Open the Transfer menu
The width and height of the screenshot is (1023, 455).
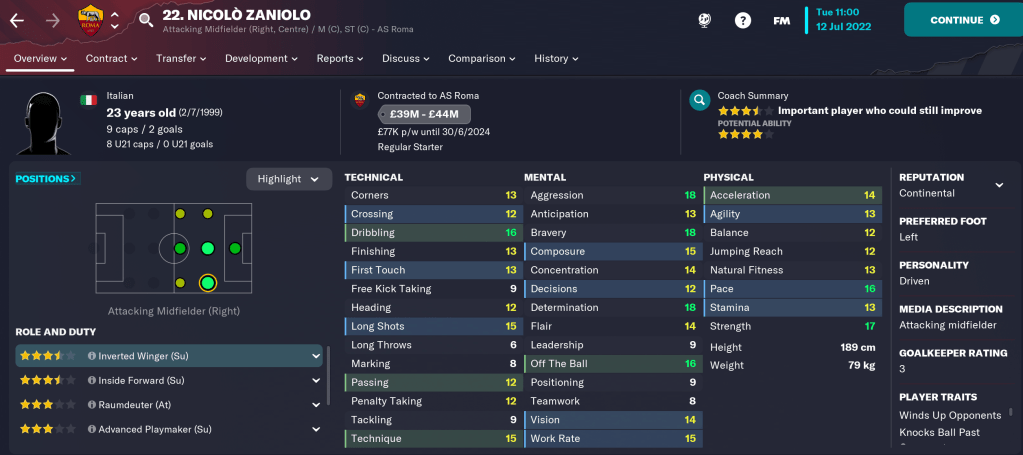[181, 59]
